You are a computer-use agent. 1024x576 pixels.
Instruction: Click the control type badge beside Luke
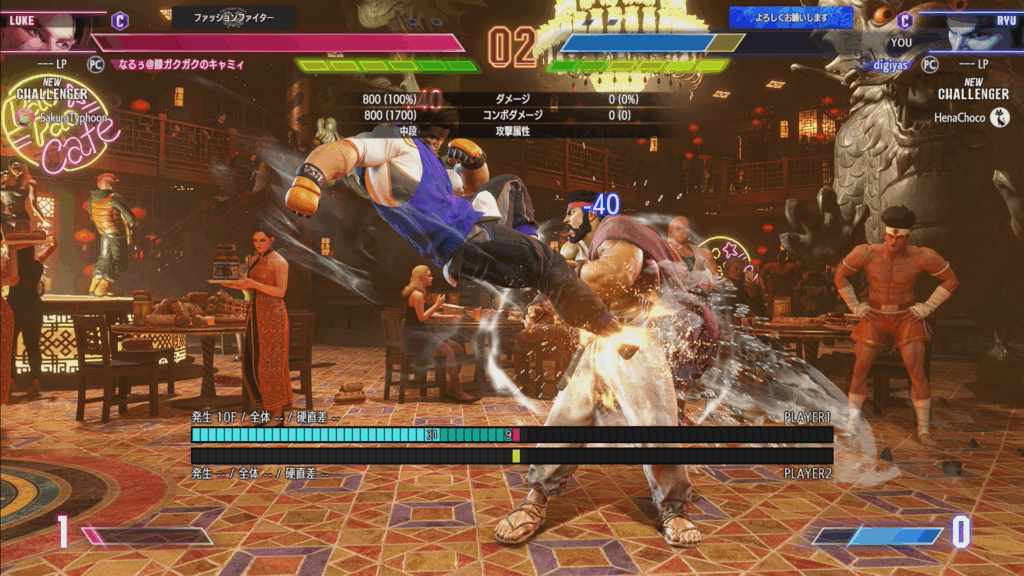(119, 18)
